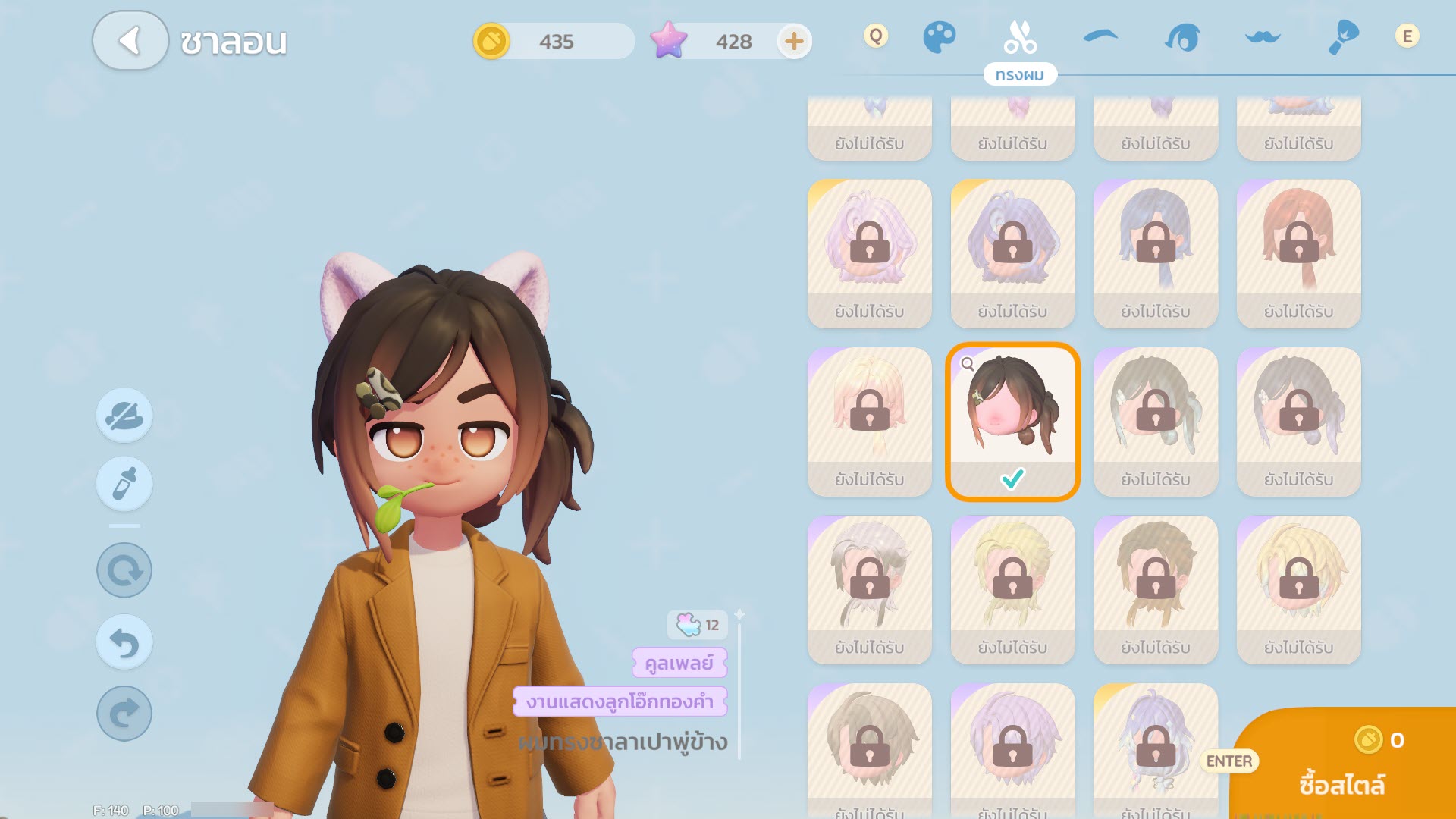The image size is (1456, 819).
Task: Switch to the eye style tab
Action: (1182, 38)
